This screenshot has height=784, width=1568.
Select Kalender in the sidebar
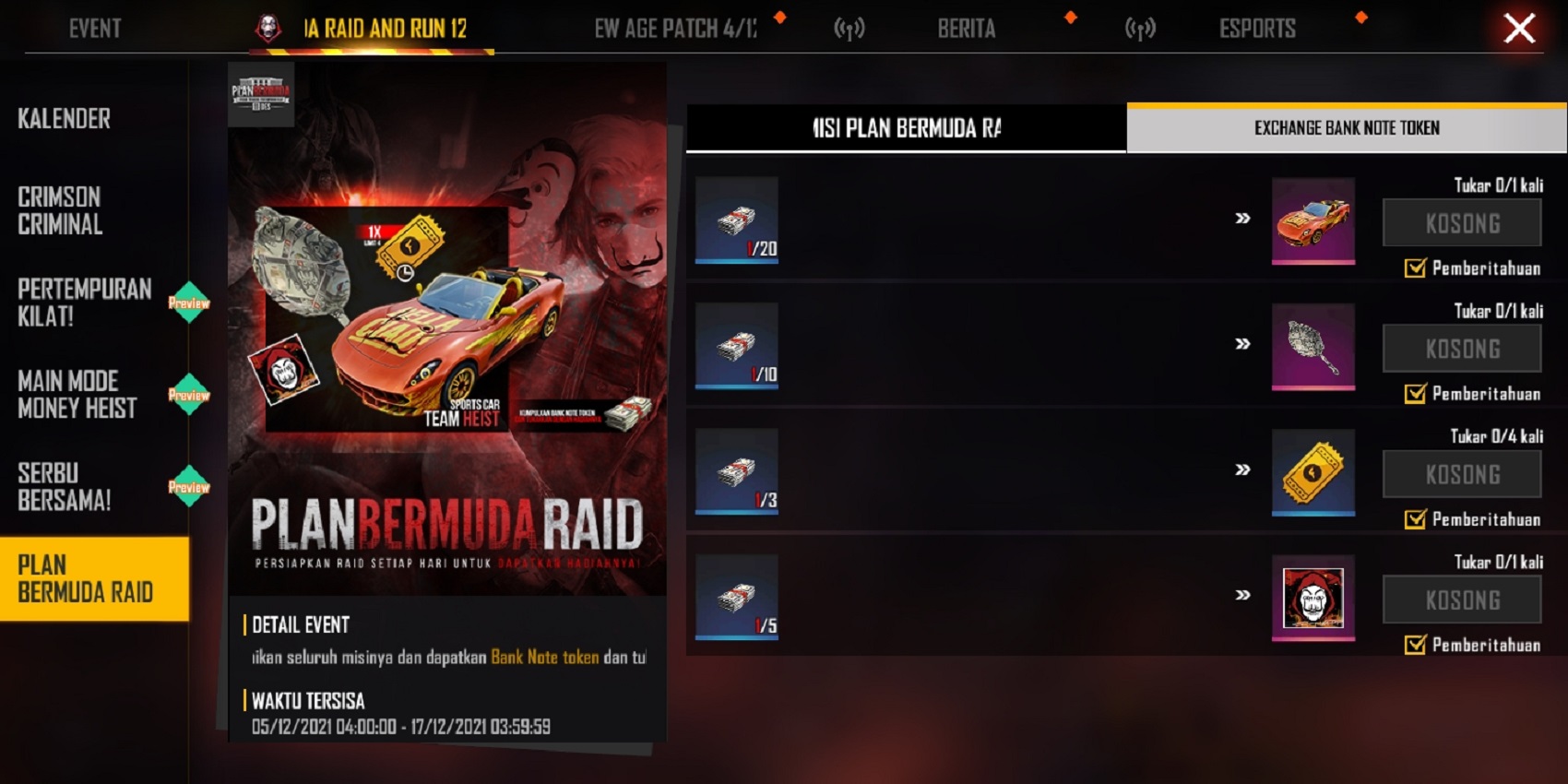(x=62, y=118)
